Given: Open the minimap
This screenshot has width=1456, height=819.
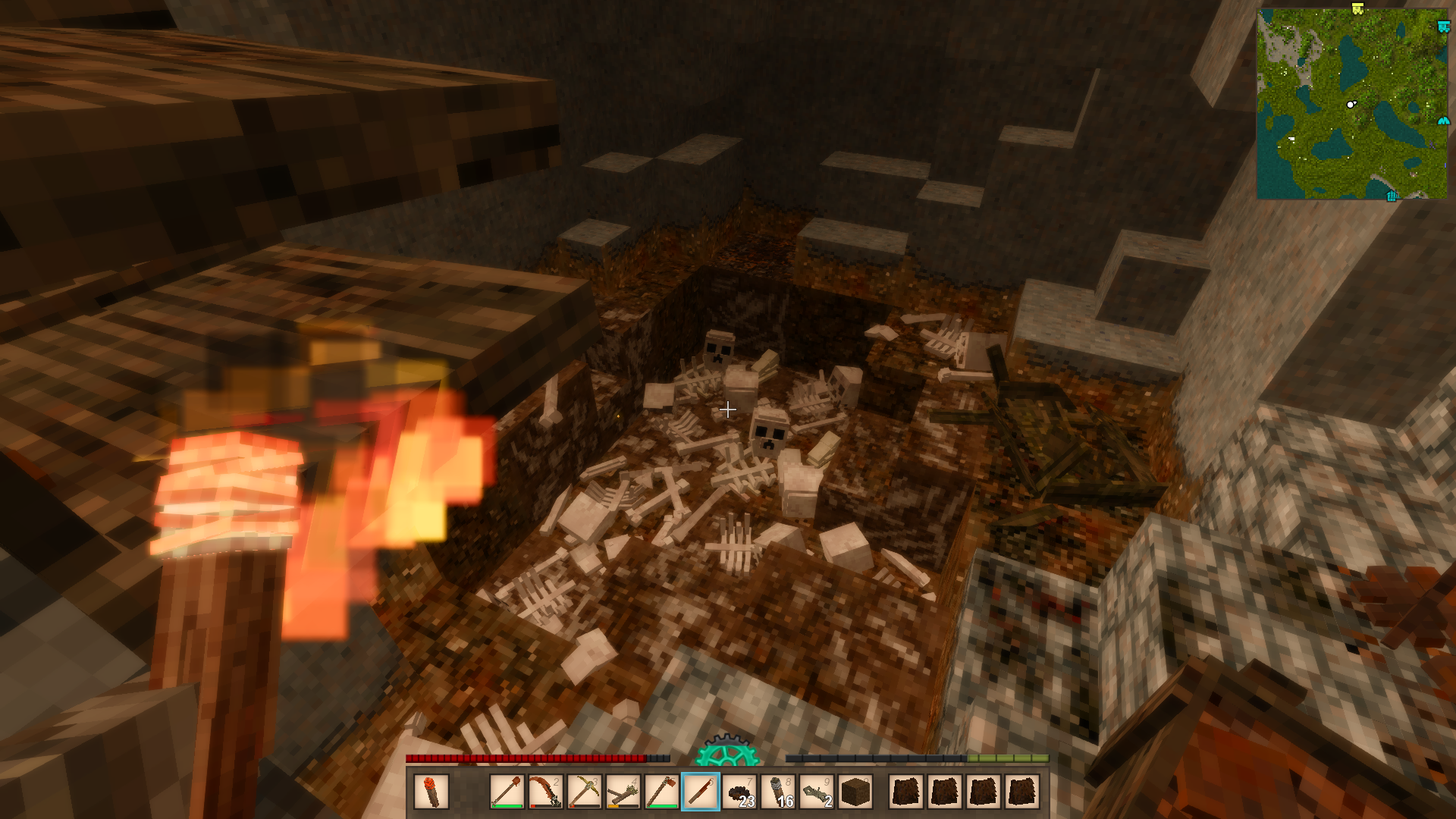Looking at the screenshot, I should [1351, 104].
